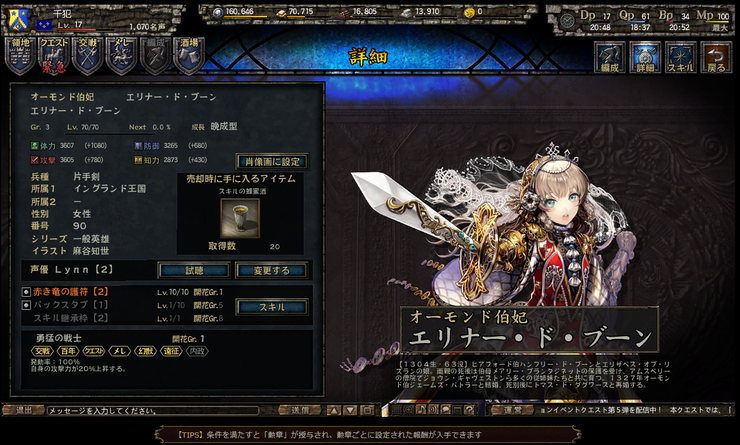This screenshot has height=445, width=740.
Task: Open the 酒場 tavern shield menu
Action: point(188,56)
